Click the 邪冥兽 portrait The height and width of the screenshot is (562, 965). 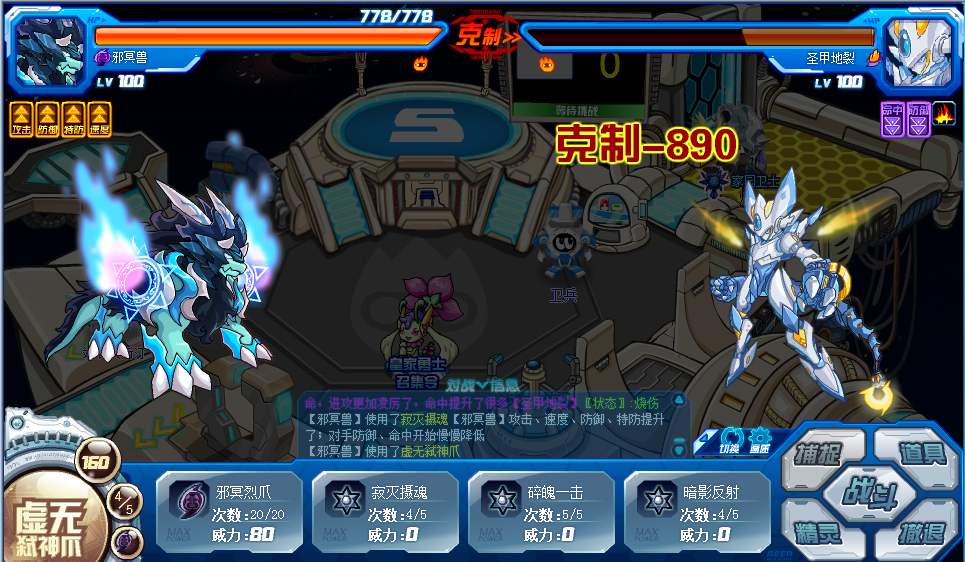(50, 50)
